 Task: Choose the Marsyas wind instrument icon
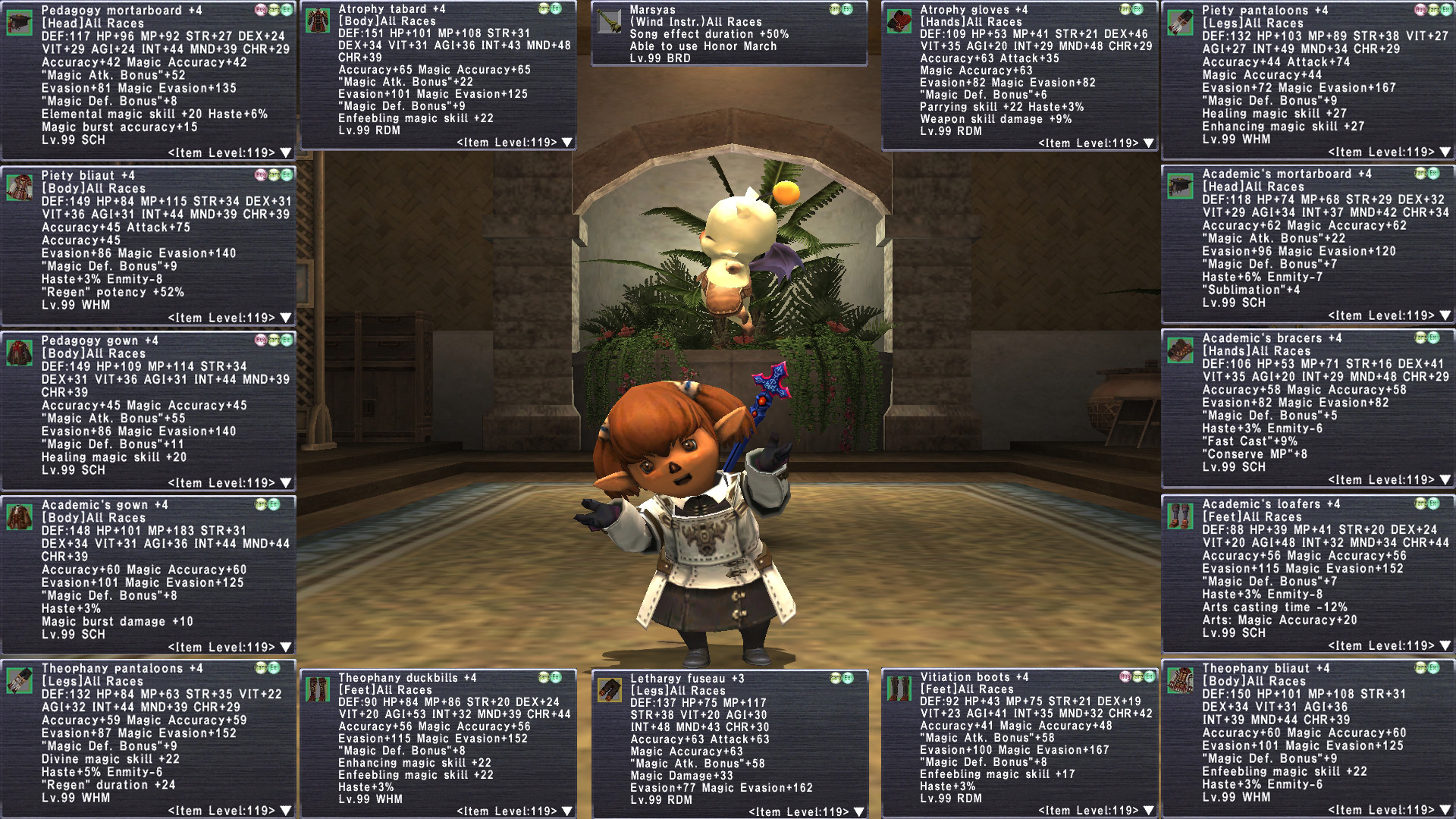[609, 21]
